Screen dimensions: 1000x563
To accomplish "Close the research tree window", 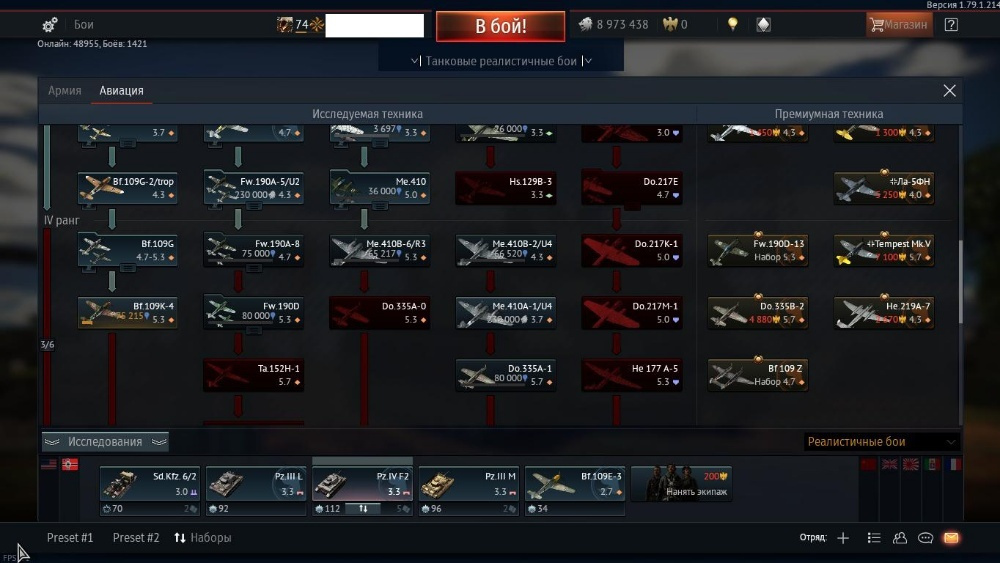I will [949, 91].
